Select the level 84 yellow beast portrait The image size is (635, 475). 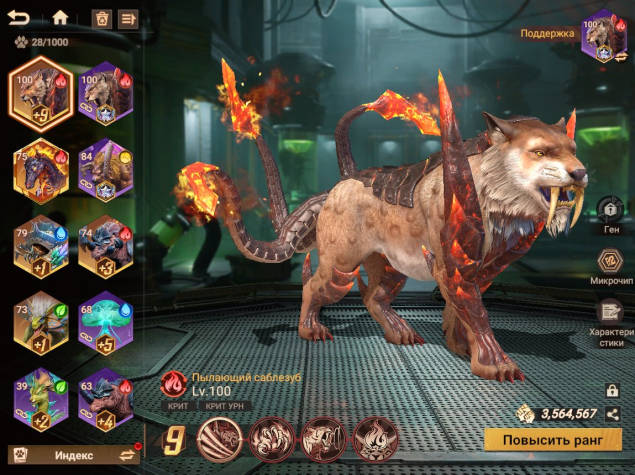[x=106, y=171]
